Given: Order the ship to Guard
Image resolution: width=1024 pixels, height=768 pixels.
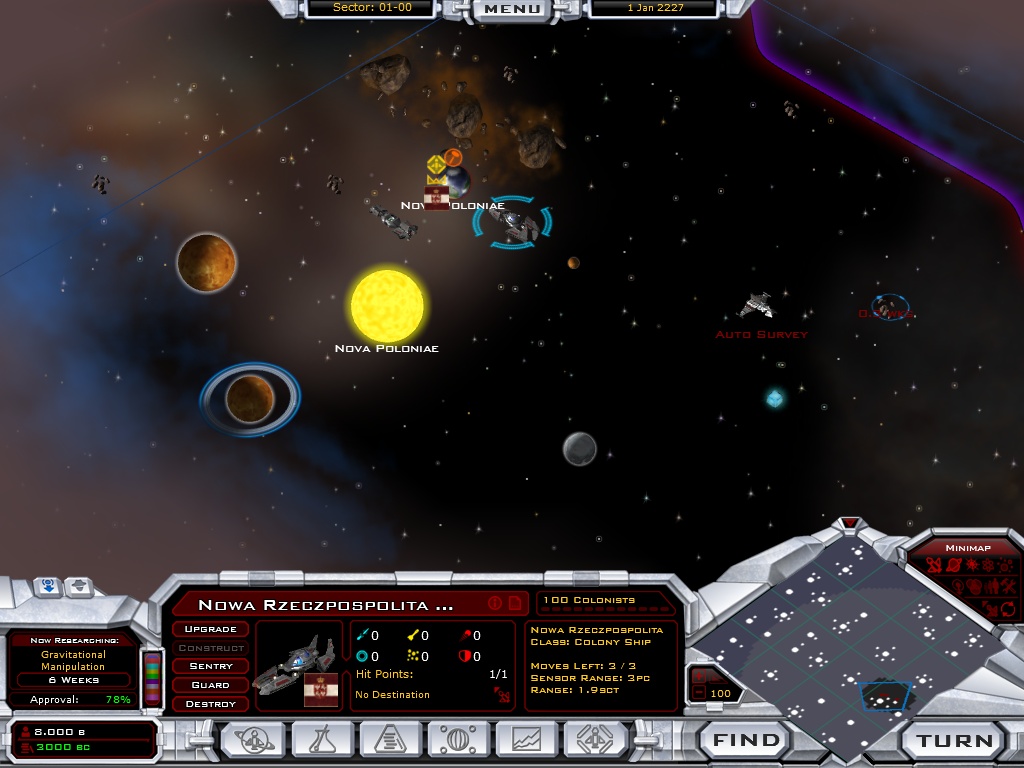Looking at the screenshot, I should point(211,685).
